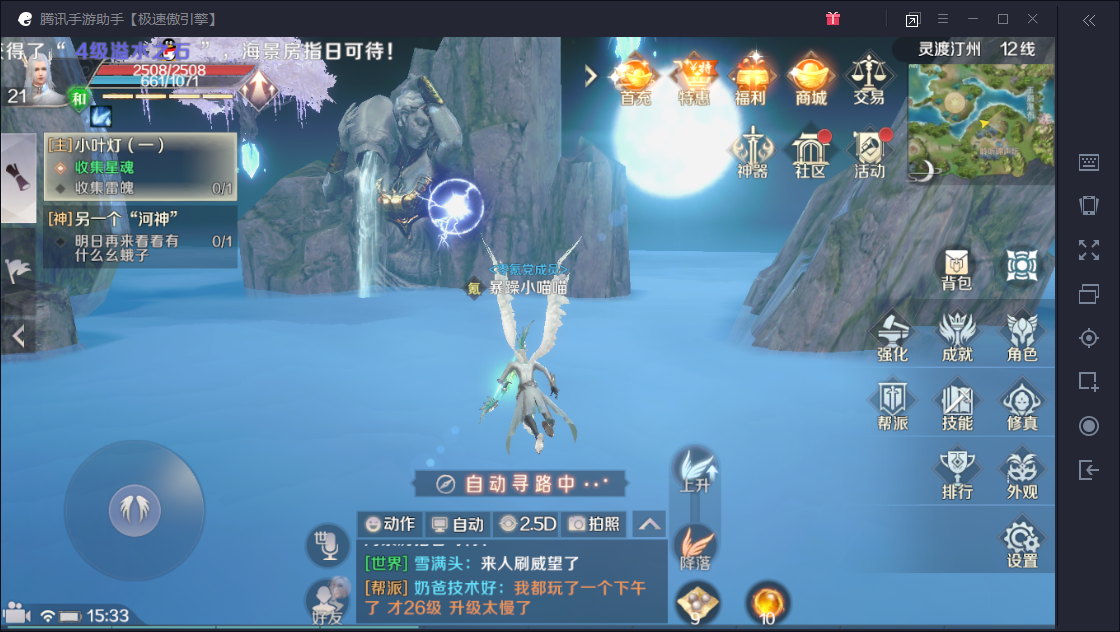Open the 角色 character sheet
The width and height of the screenshot is (1120, 632).
(1022, 335)
